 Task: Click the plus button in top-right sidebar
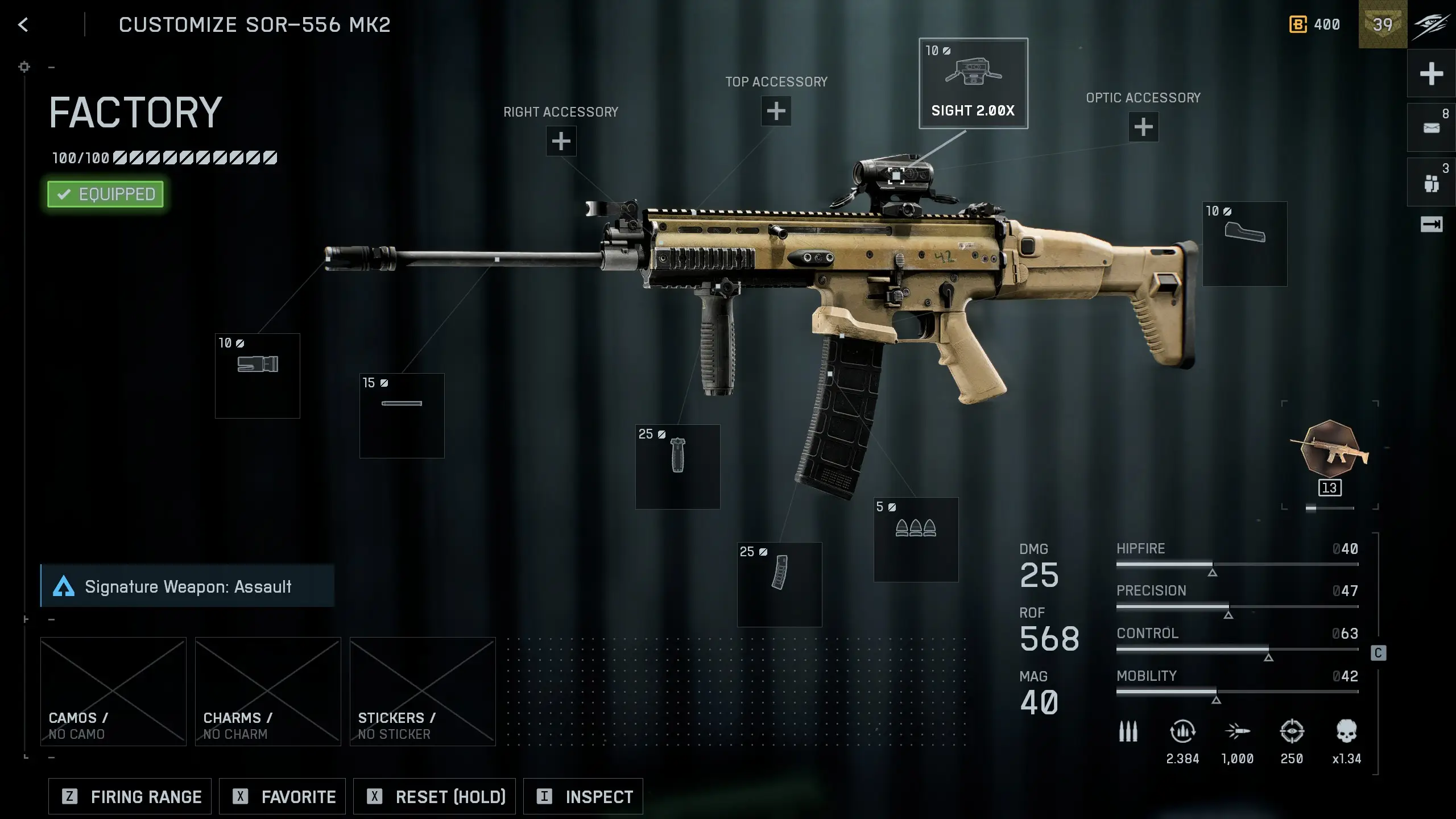tap(1431, 74)
